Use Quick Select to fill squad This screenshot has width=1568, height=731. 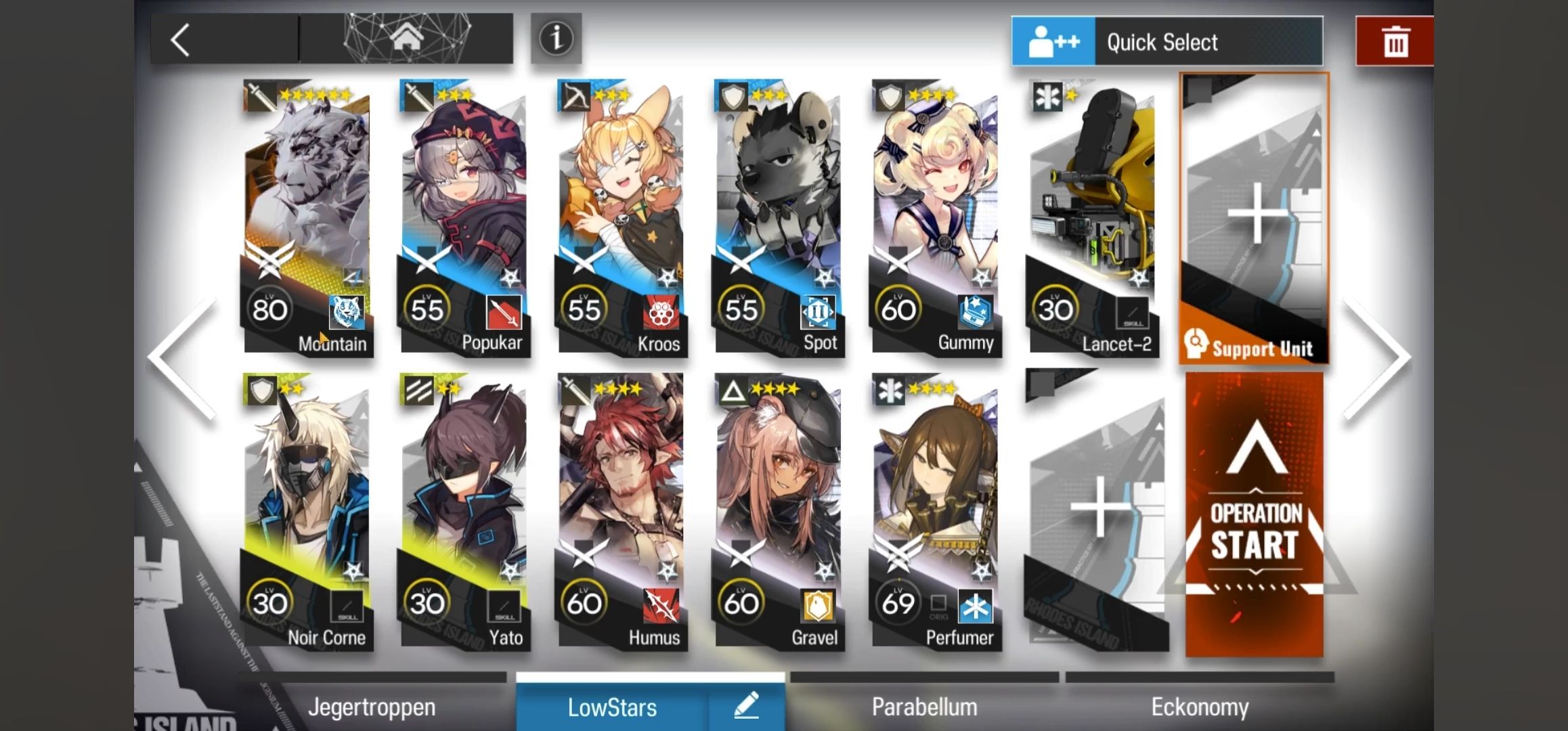[1167, 42]
